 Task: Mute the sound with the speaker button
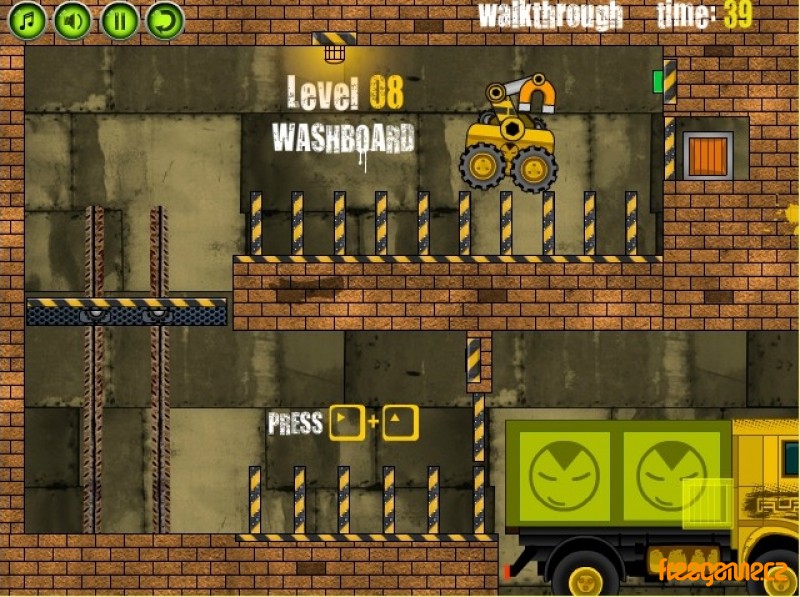click(73, 20)
